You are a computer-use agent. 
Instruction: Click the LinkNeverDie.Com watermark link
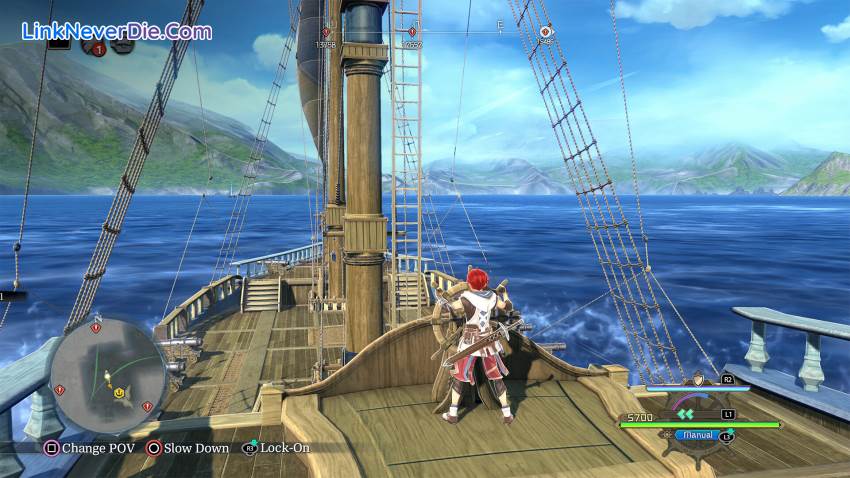(116, 31)
